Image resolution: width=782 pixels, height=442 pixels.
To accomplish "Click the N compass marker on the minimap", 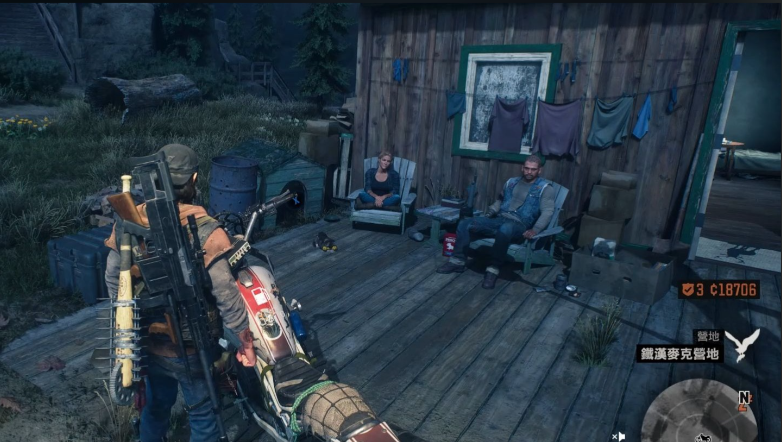I will [x=744, y=397].
